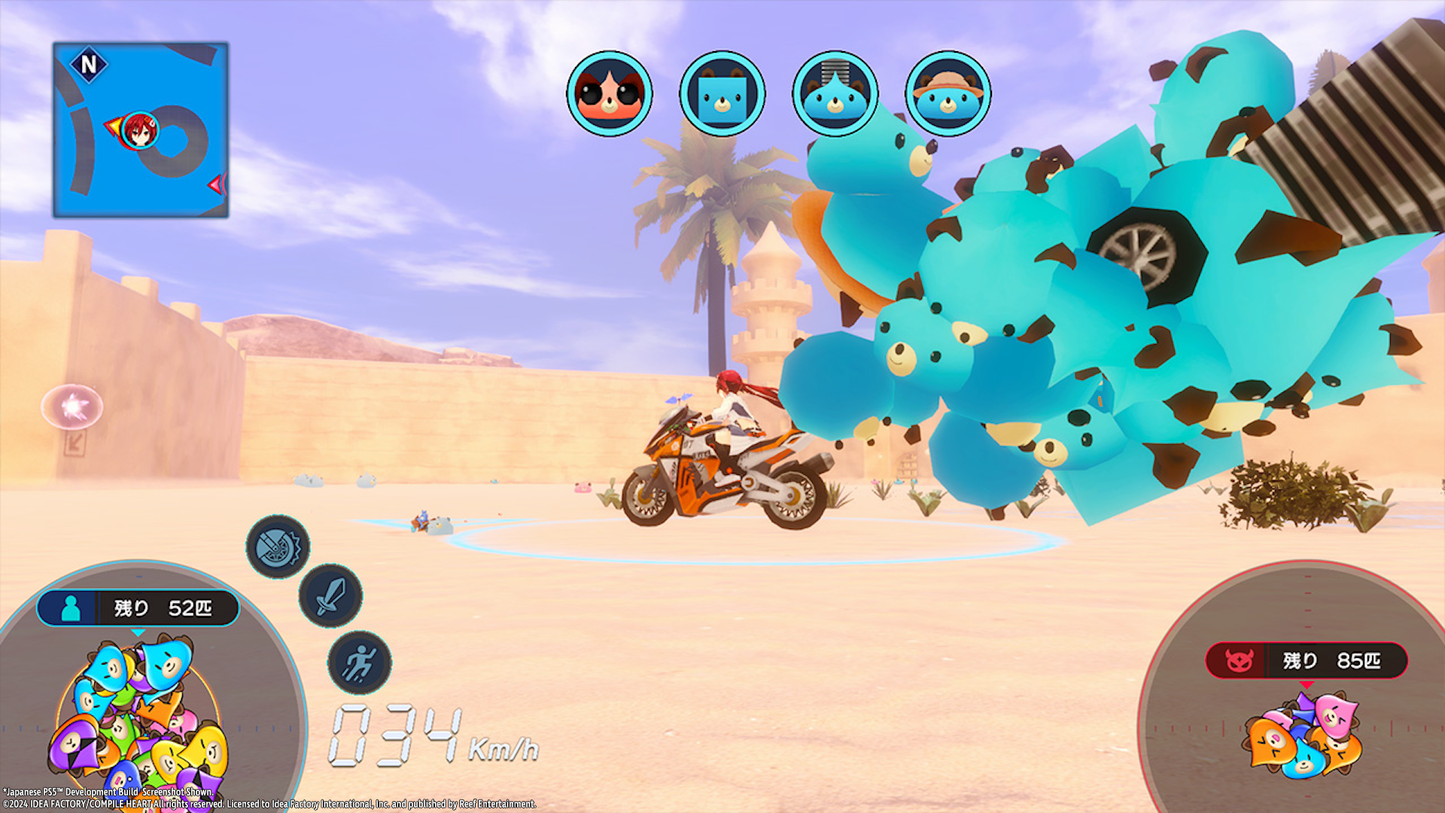The image size is (1445, 813).
Task: Click the IDEA FACTORY copyright notice text
Action: (x=270, y=801)
